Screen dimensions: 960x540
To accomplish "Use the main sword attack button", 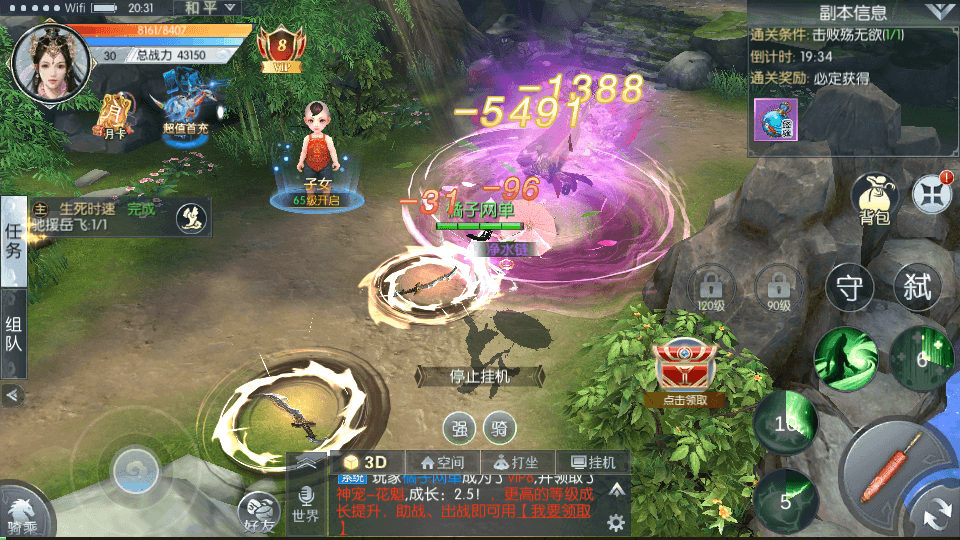I will [x=895, y=468].
